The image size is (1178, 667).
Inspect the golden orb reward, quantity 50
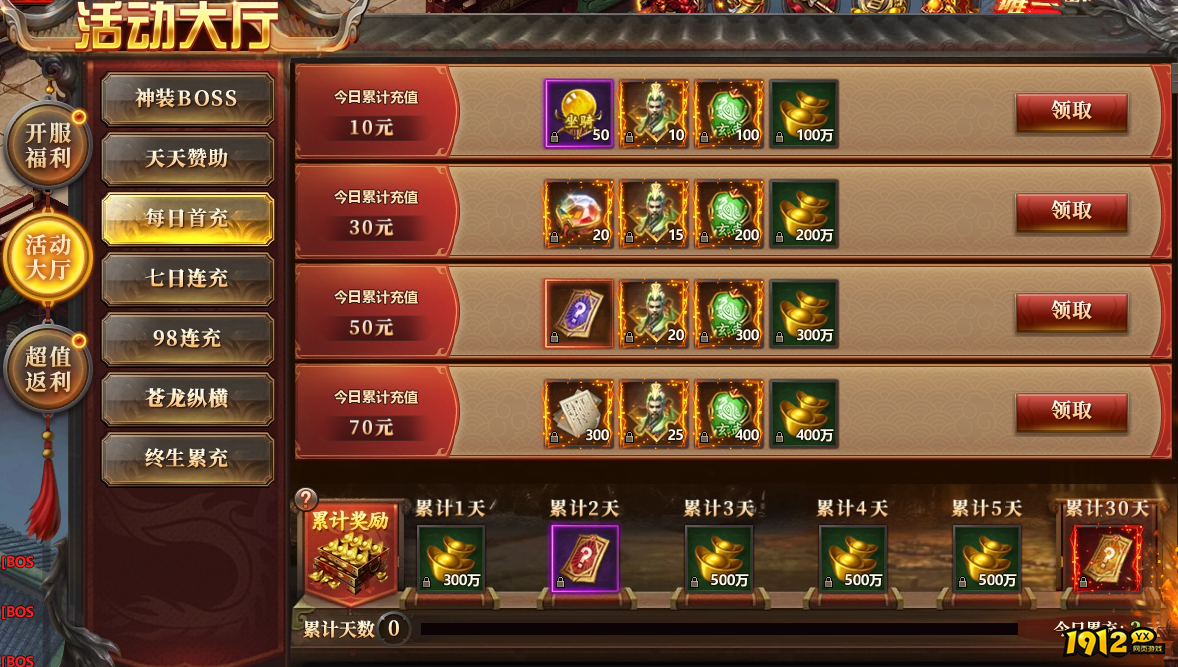pyautogui.click(x=578, y=114)
